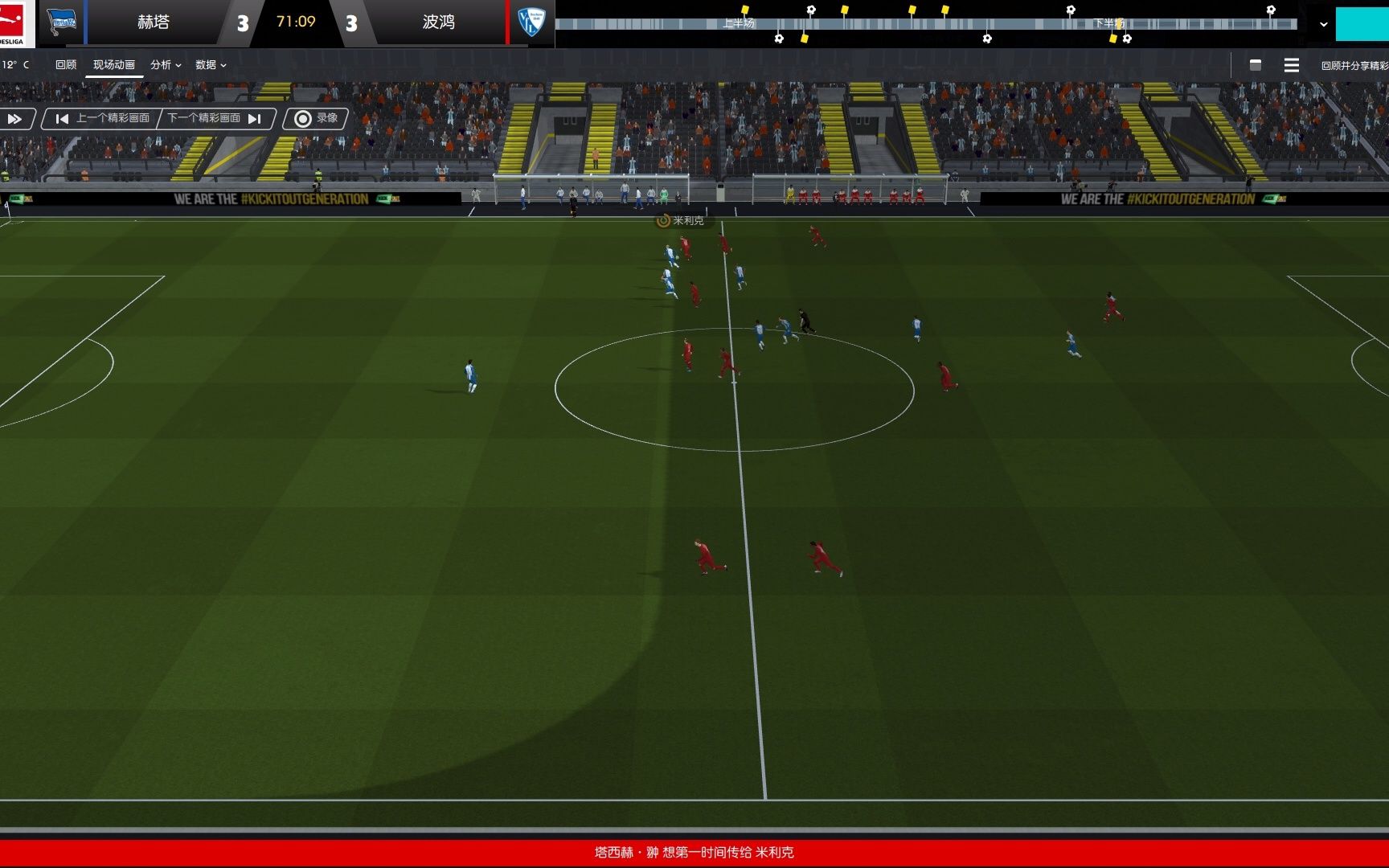Switch to the 回顾 tab
The height and width of the screenshot is (868, 1389).
pyautogui.click(x=66, y=65)
